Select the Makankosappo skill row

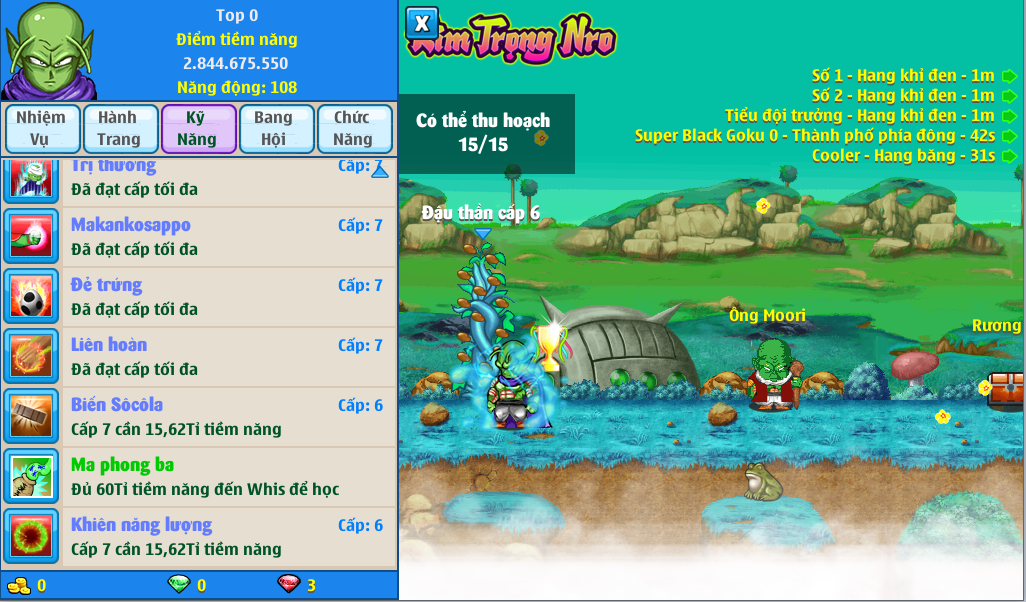point(200,237)
